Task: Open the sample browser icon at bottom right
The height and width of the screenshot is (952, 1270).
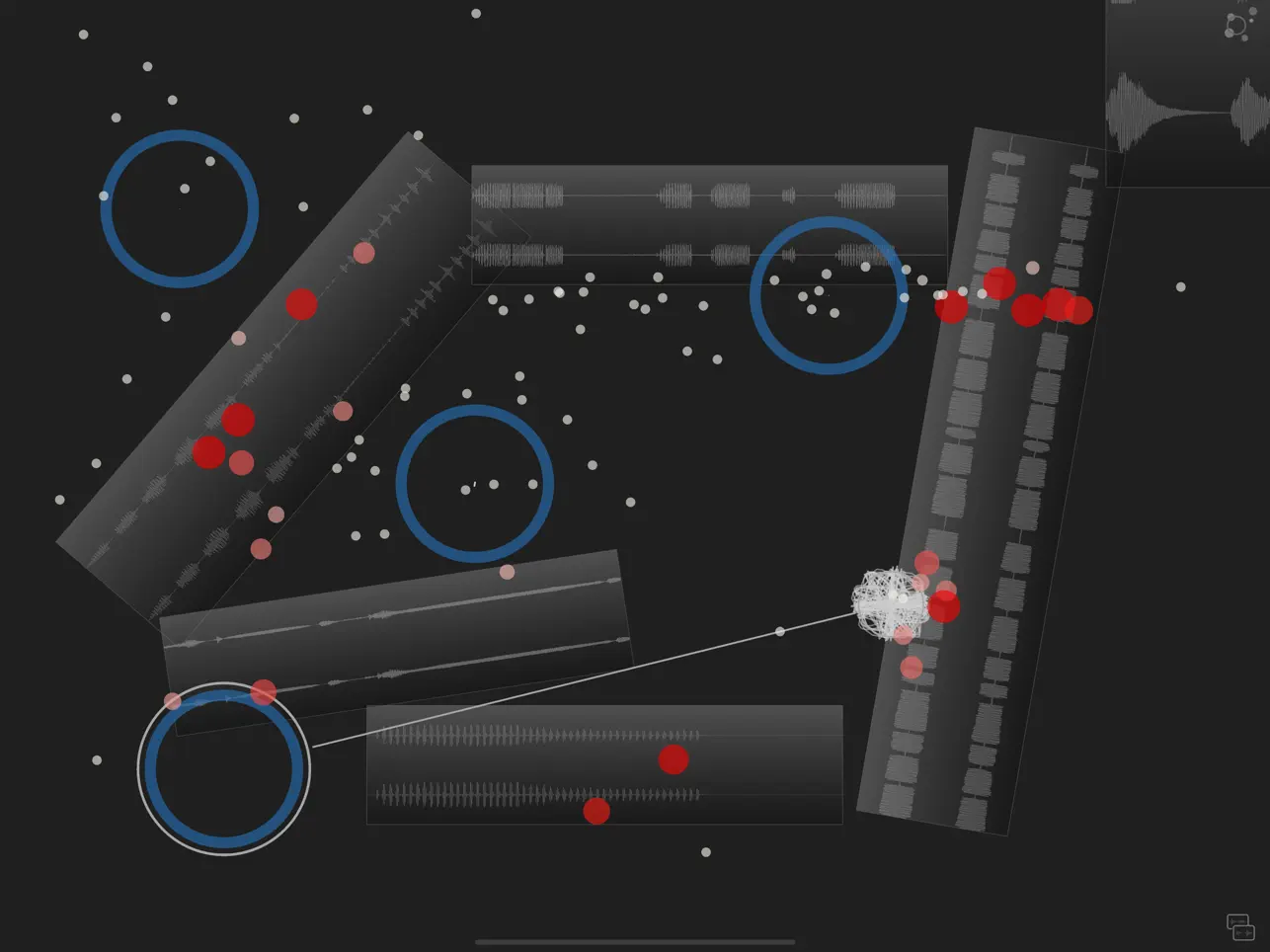Action: pos(1240,927)
